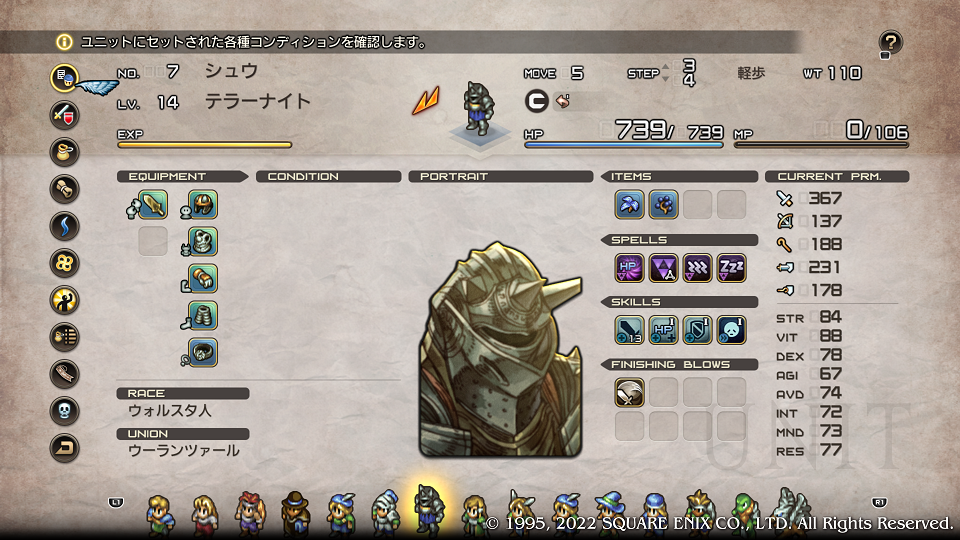The width and height of the screenshot is (960, 540).
Task: Choose the skull icon in the sidebar
Action: point(65,410)
